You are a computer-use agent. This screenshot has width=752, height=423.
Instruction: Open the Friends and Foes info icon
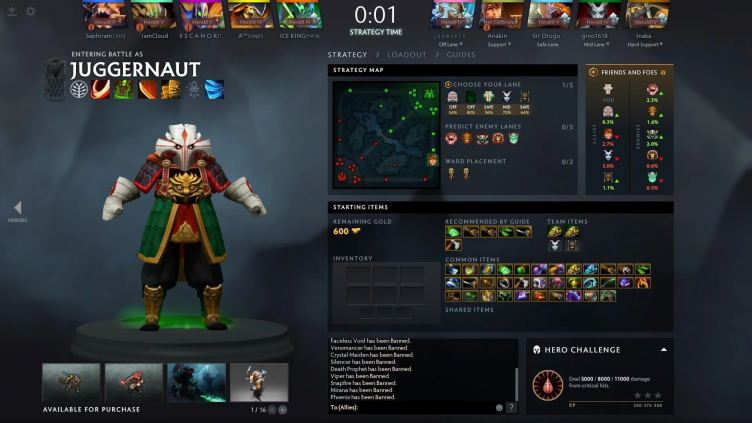click(x=662, y=72)
